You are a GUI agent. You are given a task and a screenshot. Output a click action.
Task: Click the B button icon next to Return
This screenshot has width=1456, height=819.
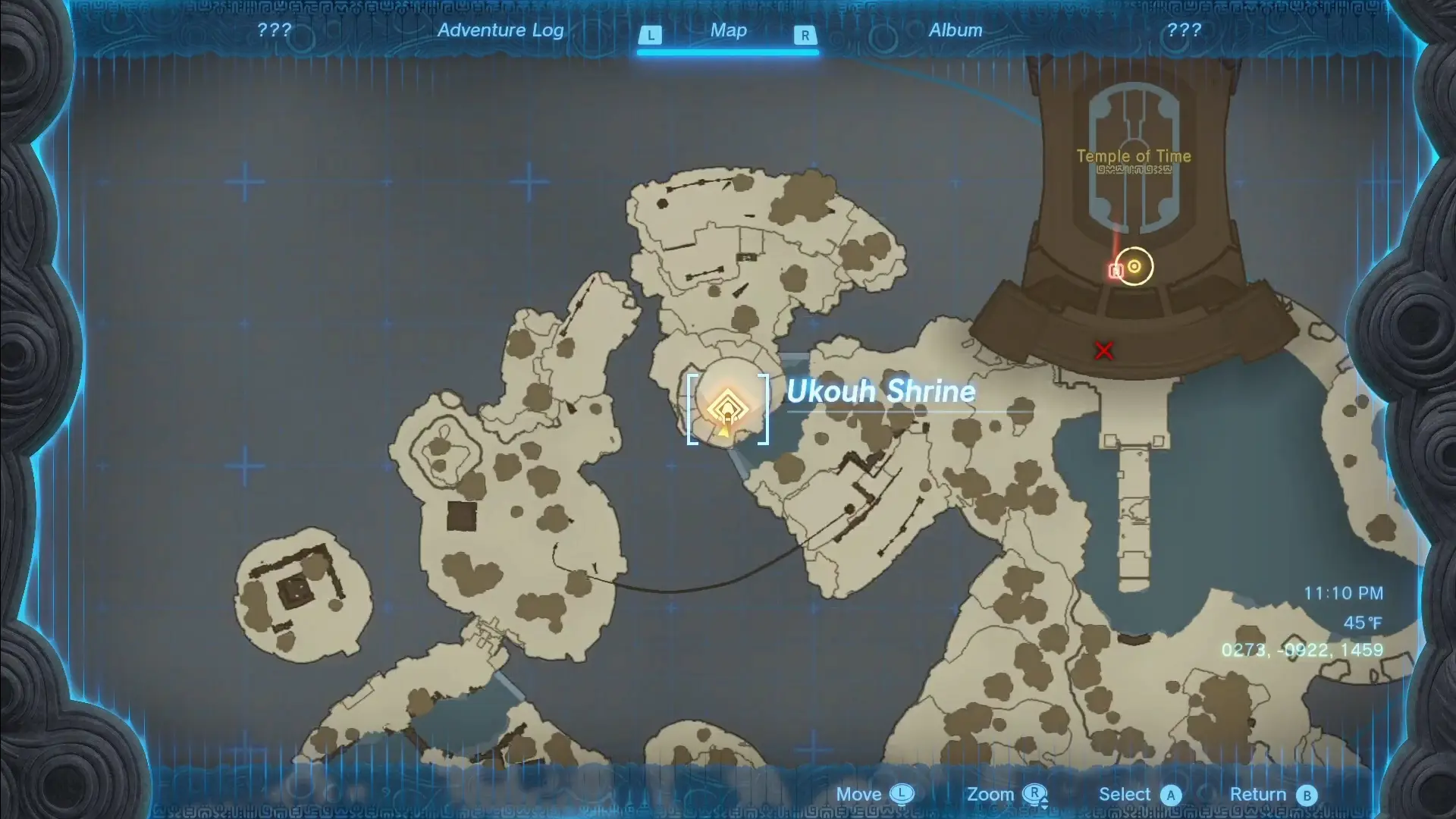[1307, 795]
